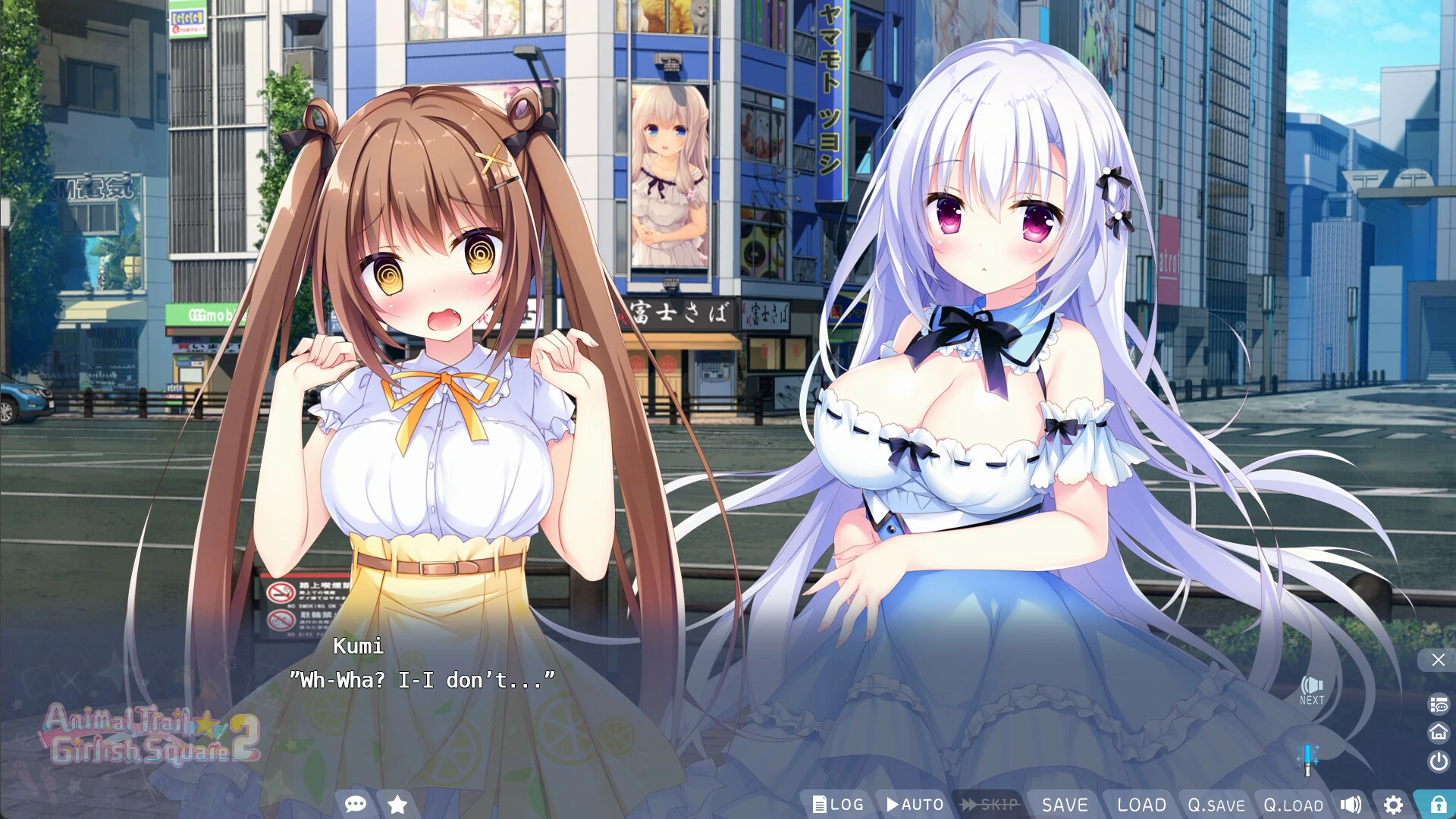
Task: Close the message window with the X button
Action: 1438,660
